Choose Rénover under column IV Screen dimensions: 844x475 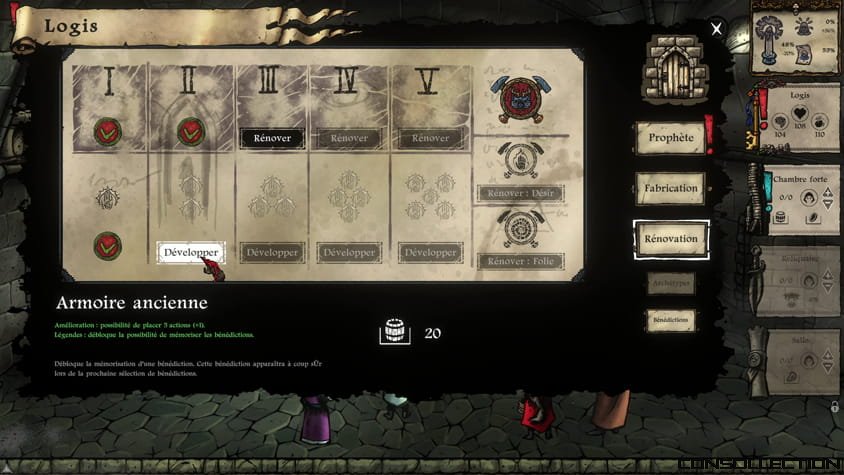click(350, 138)
